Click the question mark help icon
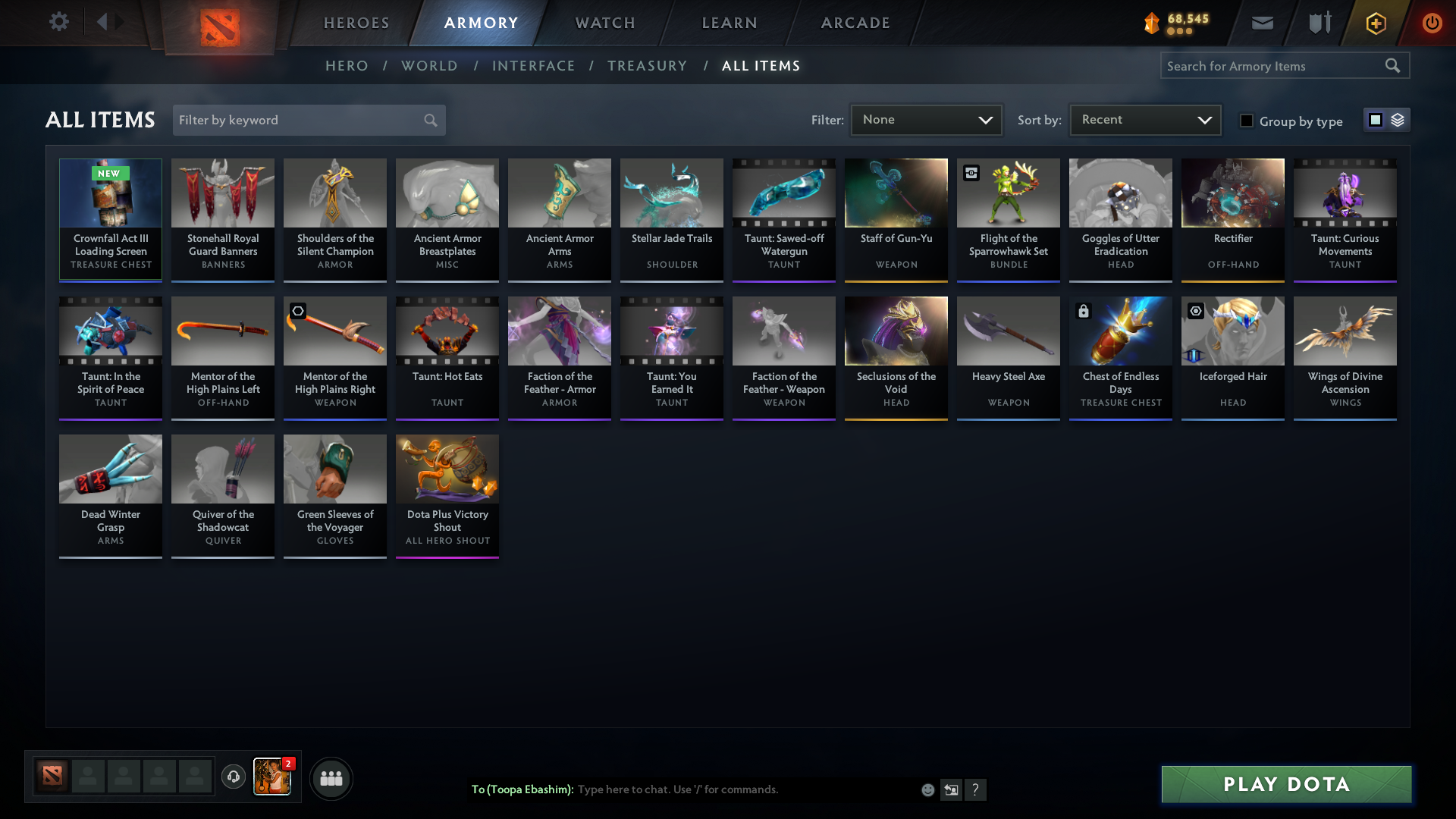The height and width of the screenshot is (819, 1456). [977, 789]
